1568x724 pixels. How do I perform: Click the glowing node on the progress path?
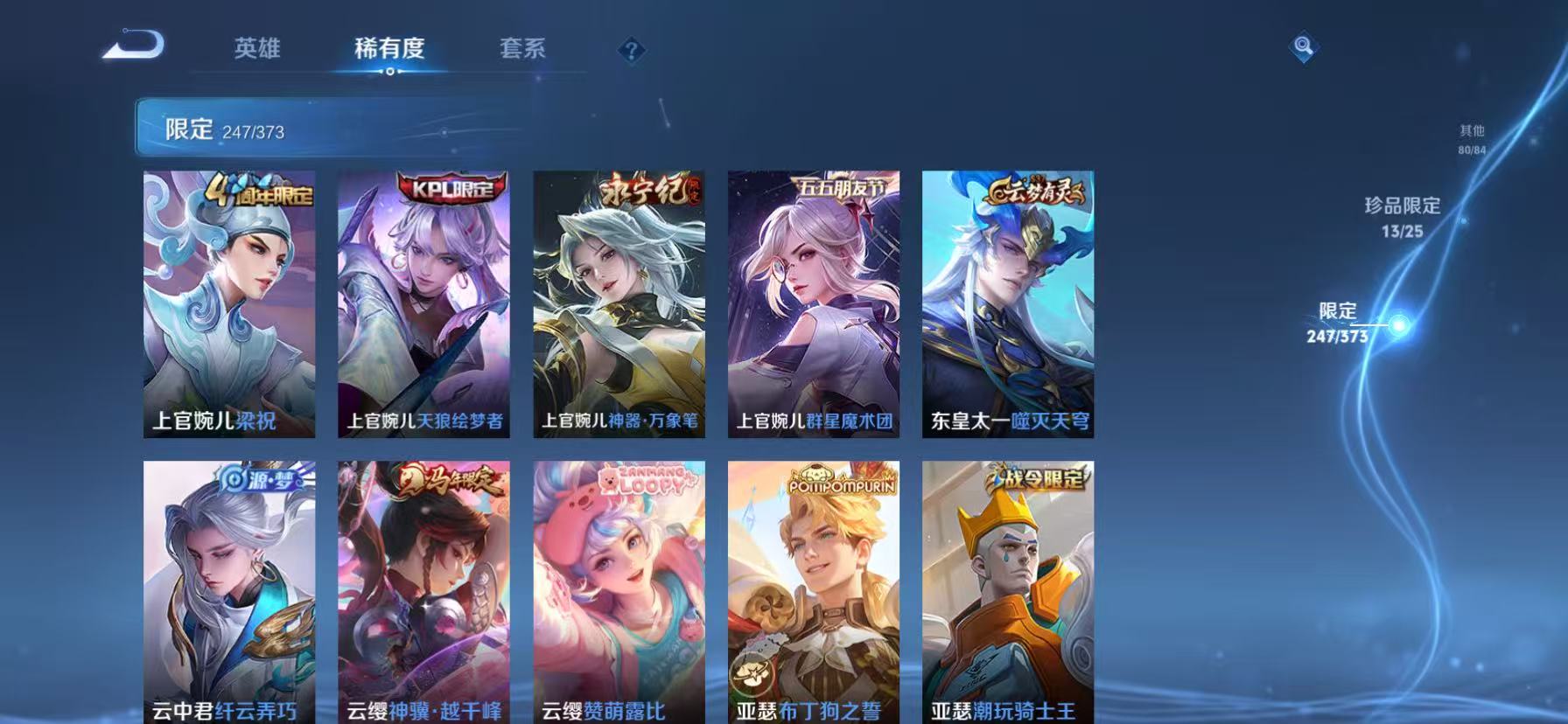[1397, 324]
